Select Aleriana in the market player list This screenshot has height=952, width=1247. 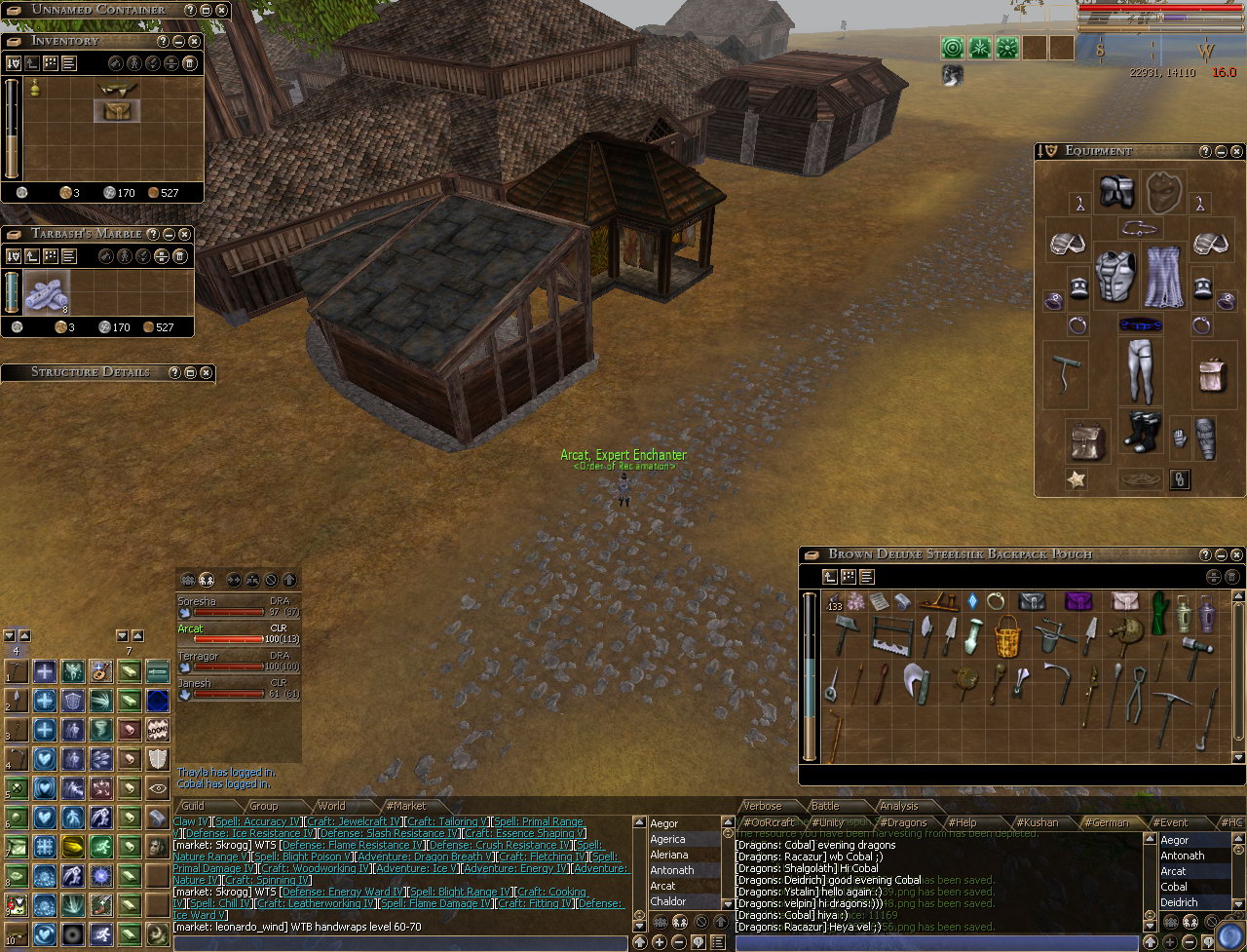(x=669, y=855)
